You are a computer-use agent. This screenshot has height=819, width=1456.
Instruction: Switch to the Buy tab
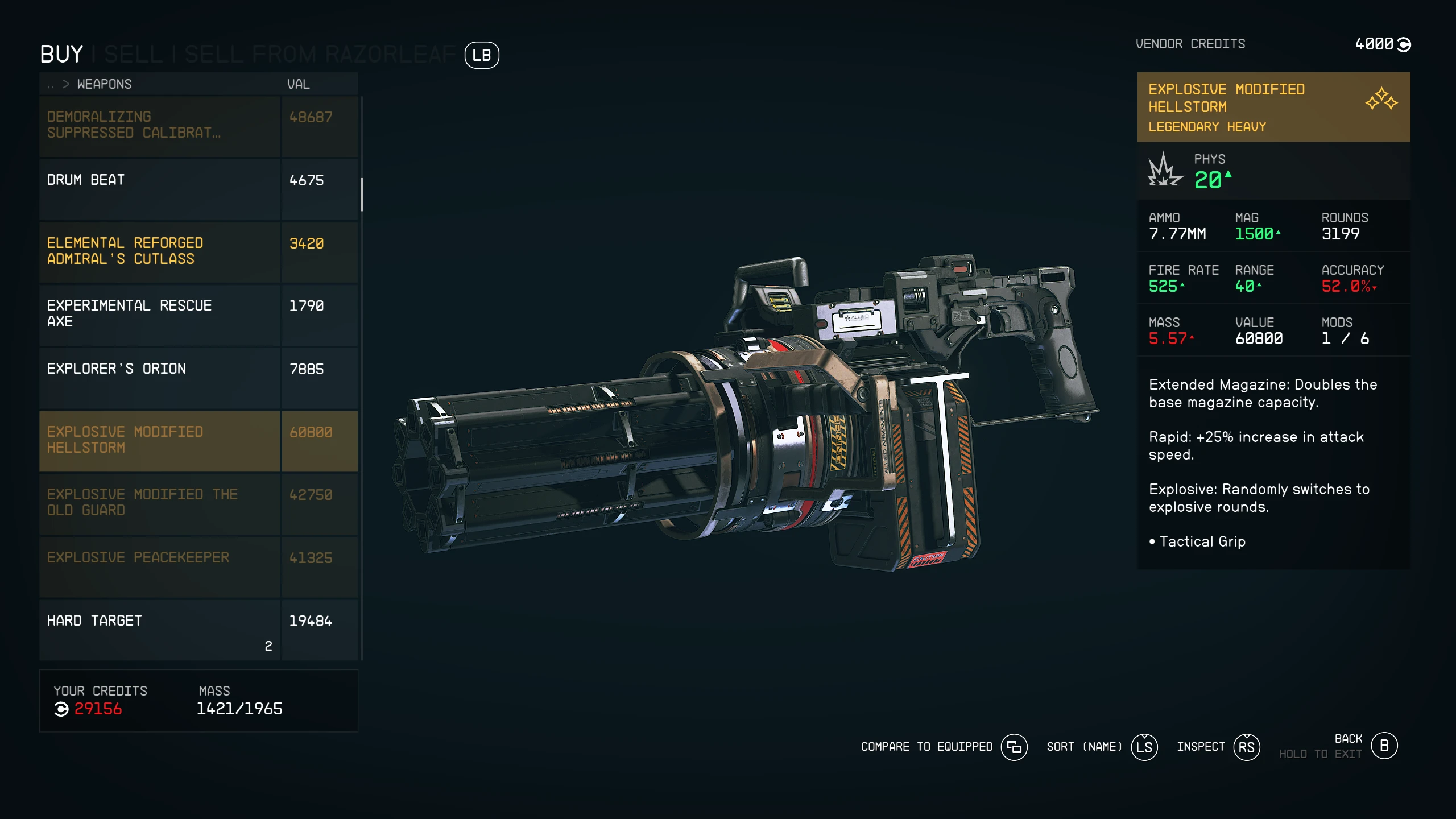[x=61, y=55]
